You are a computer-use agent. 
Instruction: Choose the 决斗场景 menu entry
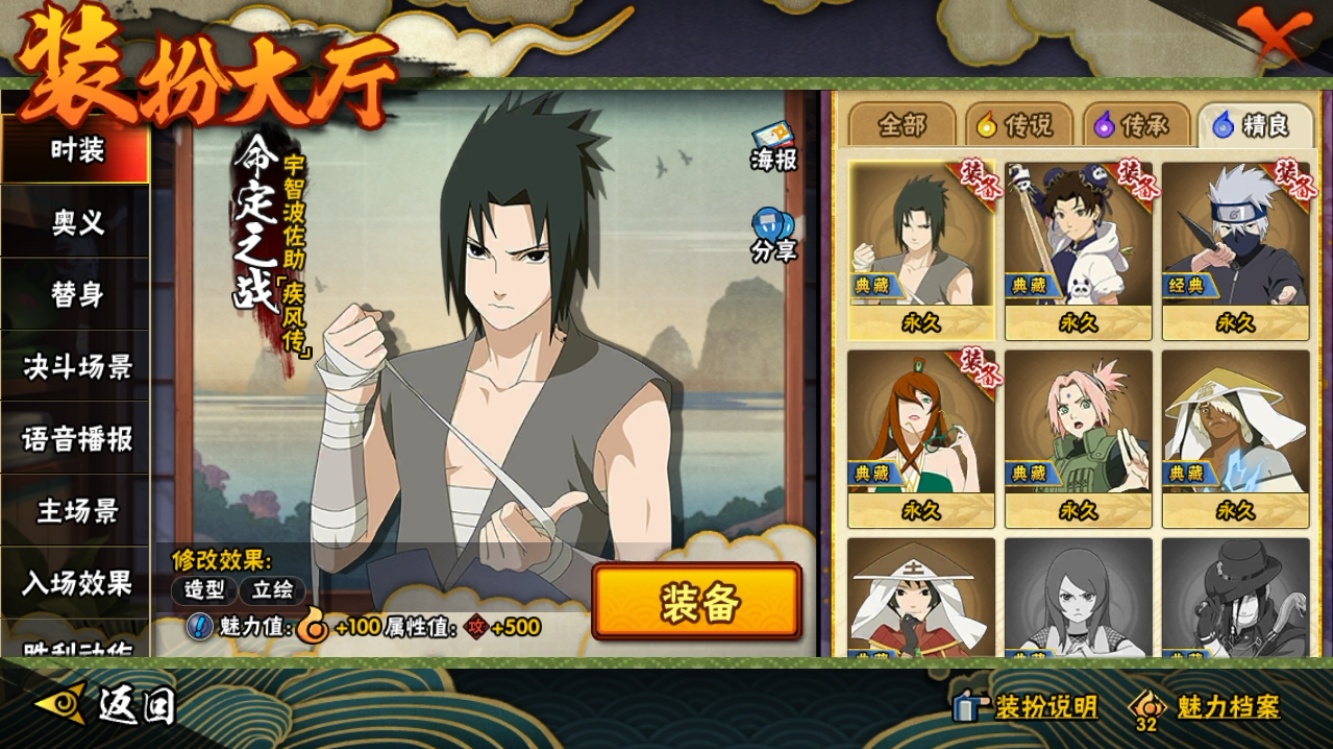pos(76,367)
